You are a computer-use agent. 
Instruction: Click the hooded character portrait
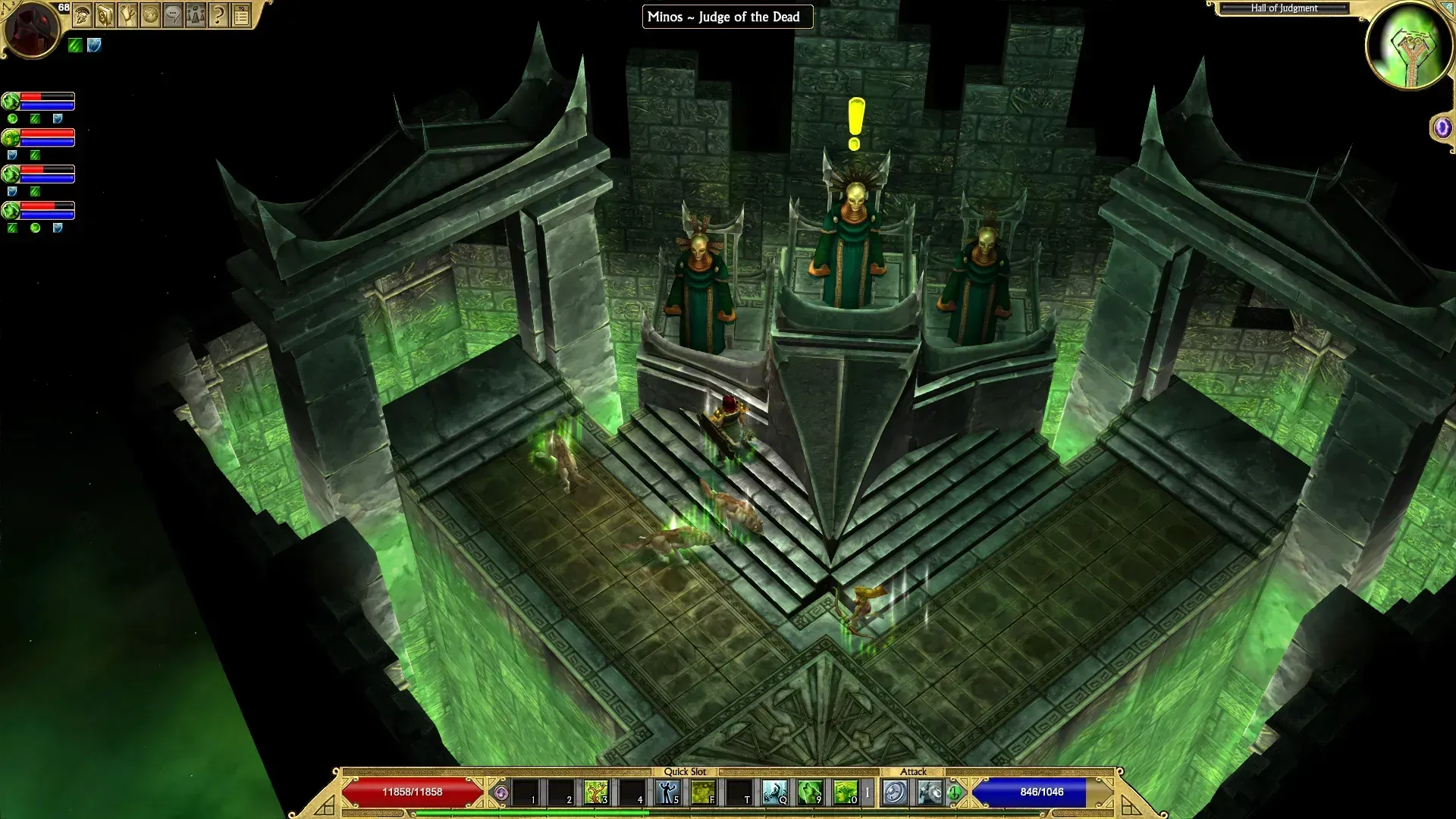(30, 29)
